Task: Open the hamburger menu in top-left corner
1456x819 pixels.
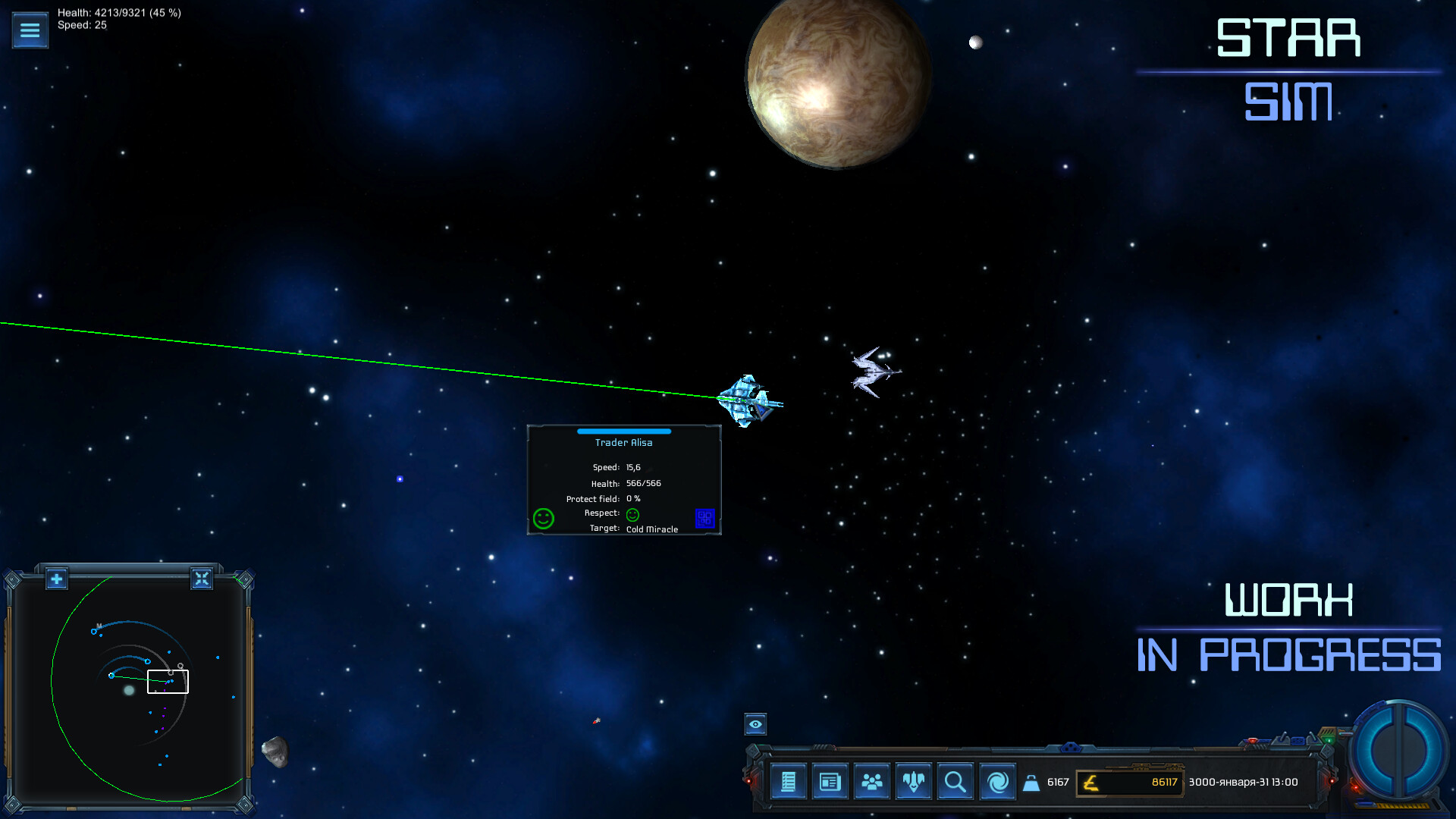Action: click(x=30, y=30)
